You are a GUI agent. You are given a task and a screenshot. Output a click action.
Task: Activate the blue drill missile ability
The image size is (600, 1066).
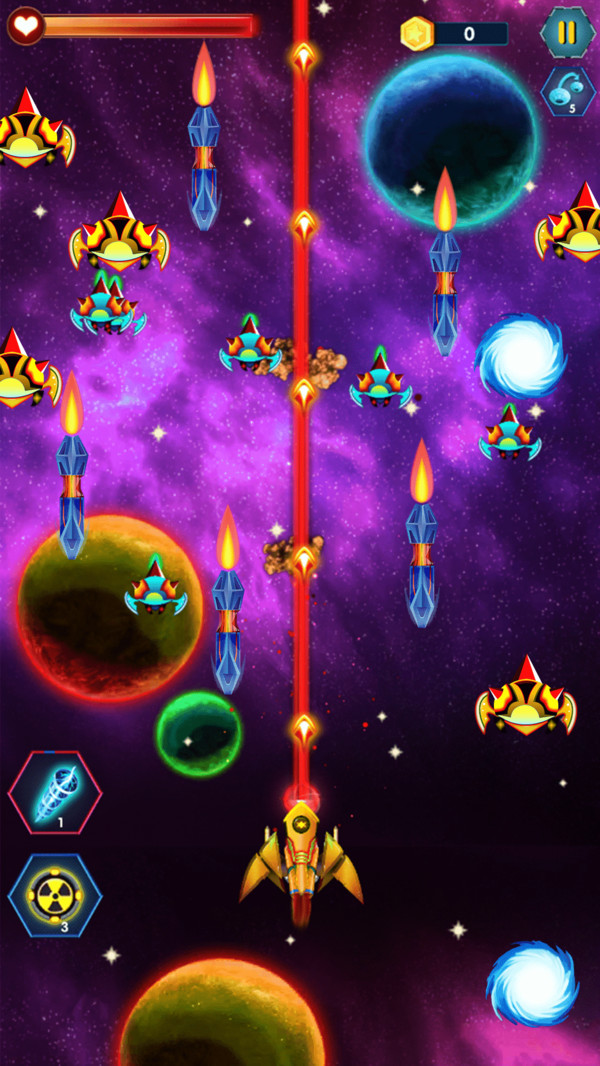[x=55, y=793]
